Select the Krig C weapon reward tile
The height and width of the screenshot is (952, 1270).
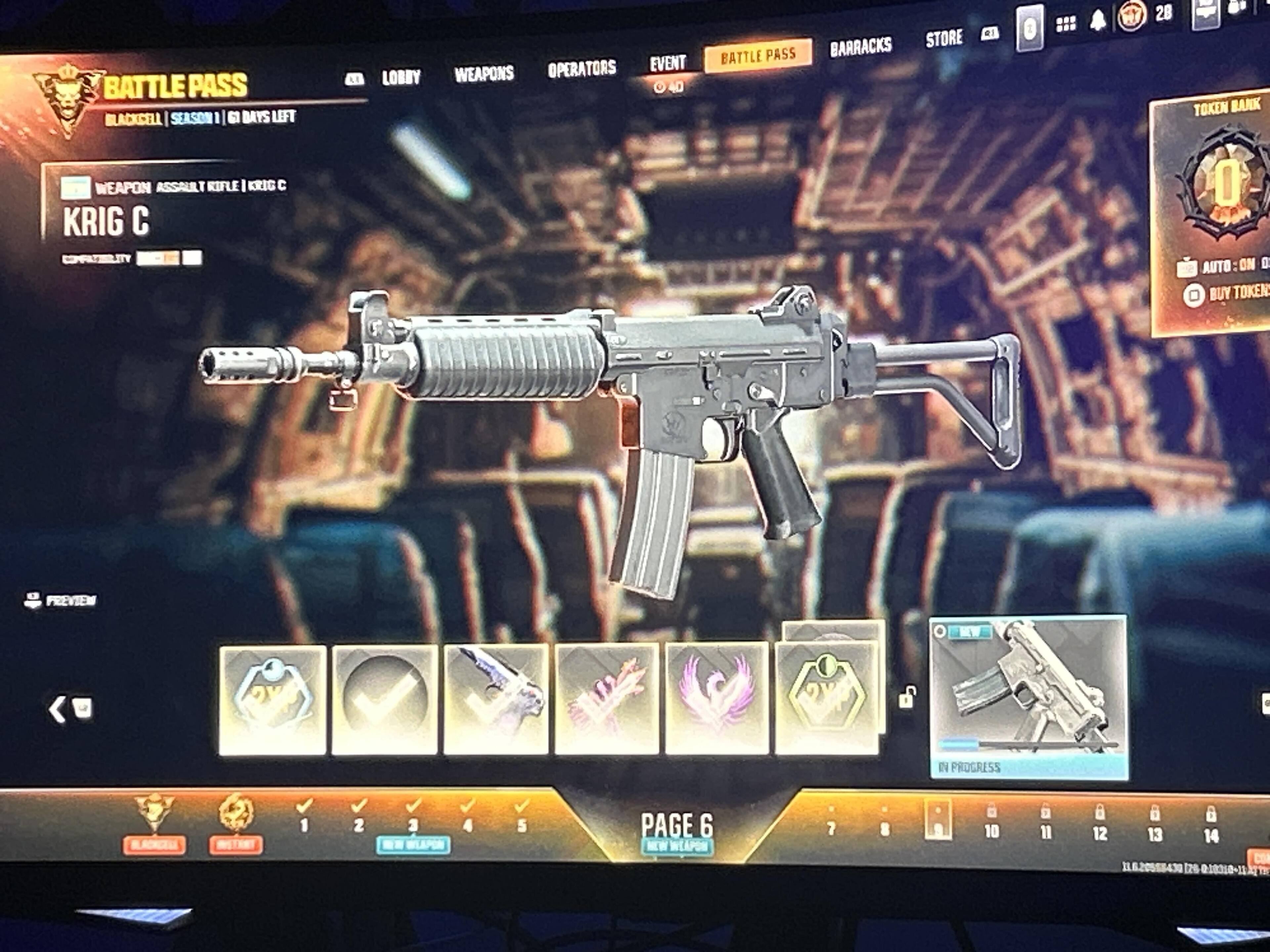point(1028,696)
